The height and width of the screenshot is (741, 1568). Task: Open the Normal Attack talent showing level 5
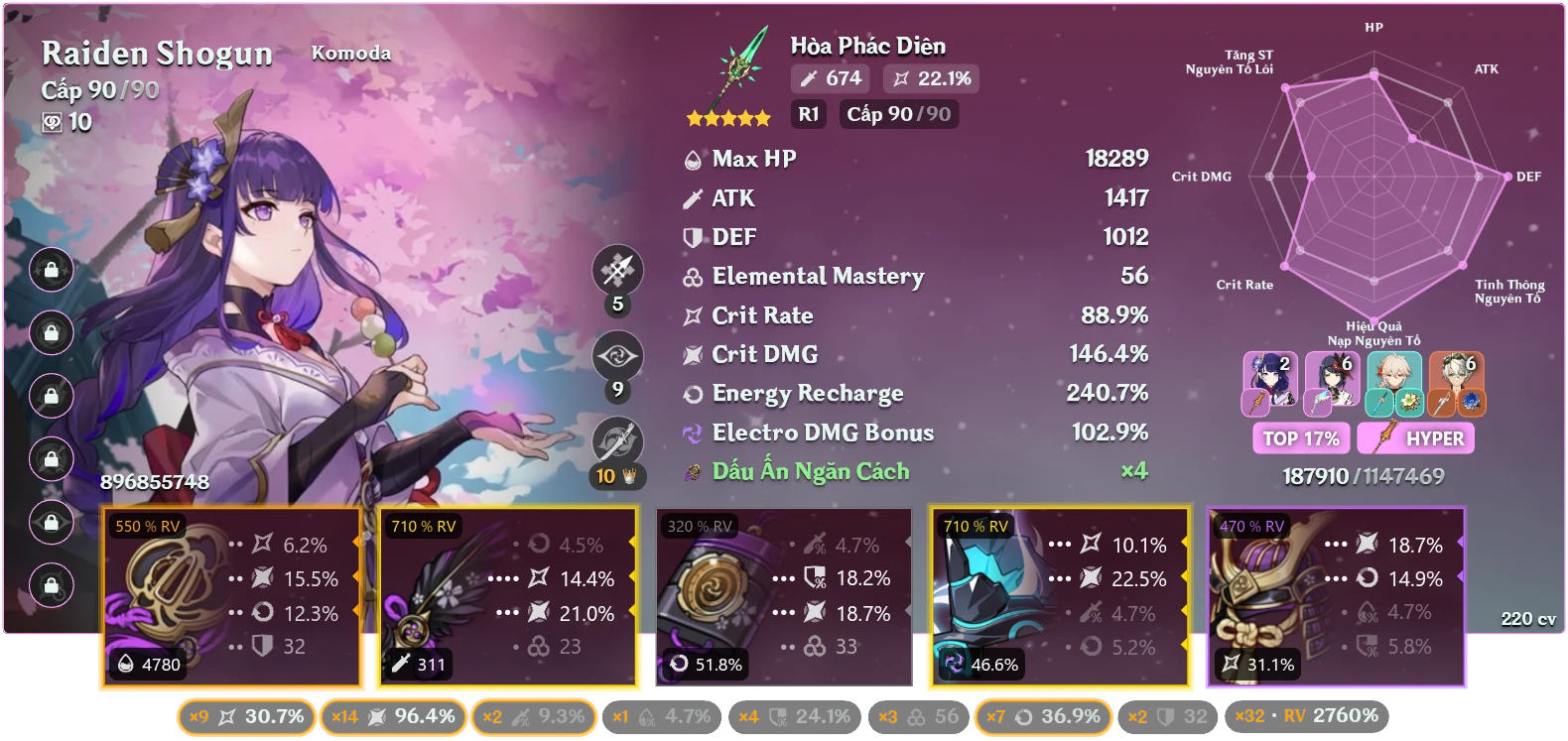(x=616, y=269)
